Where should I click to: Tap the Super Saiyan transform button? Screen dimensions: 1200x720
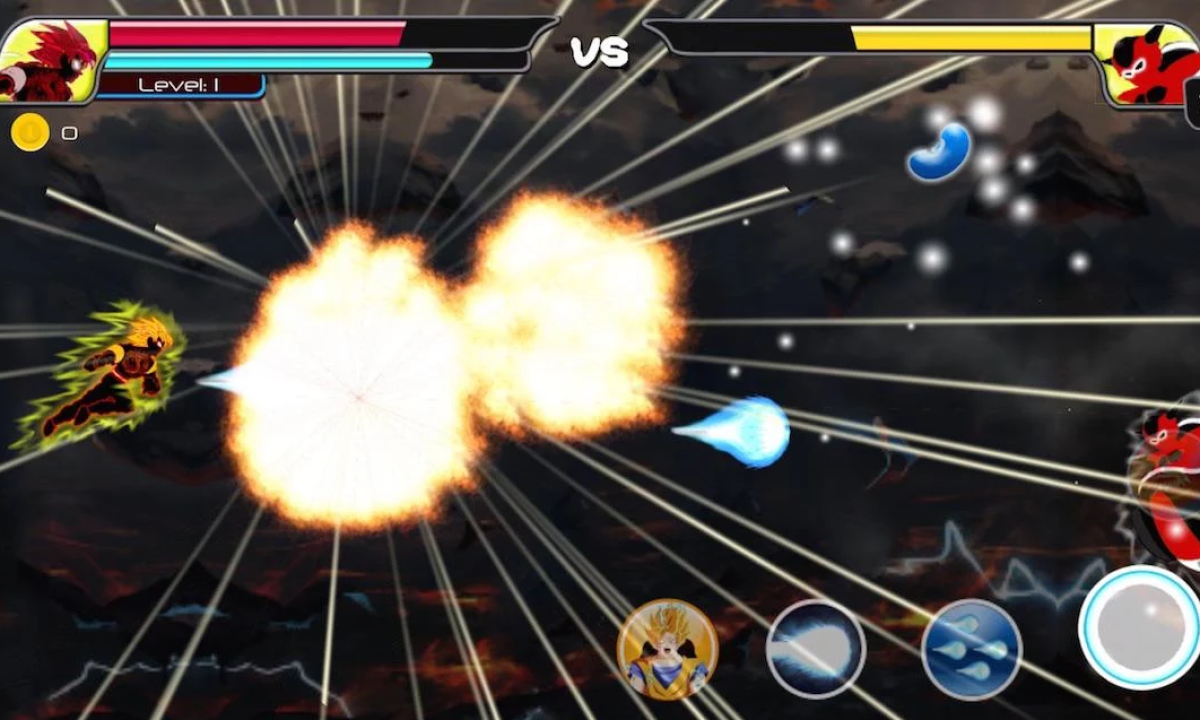[667, 649]
